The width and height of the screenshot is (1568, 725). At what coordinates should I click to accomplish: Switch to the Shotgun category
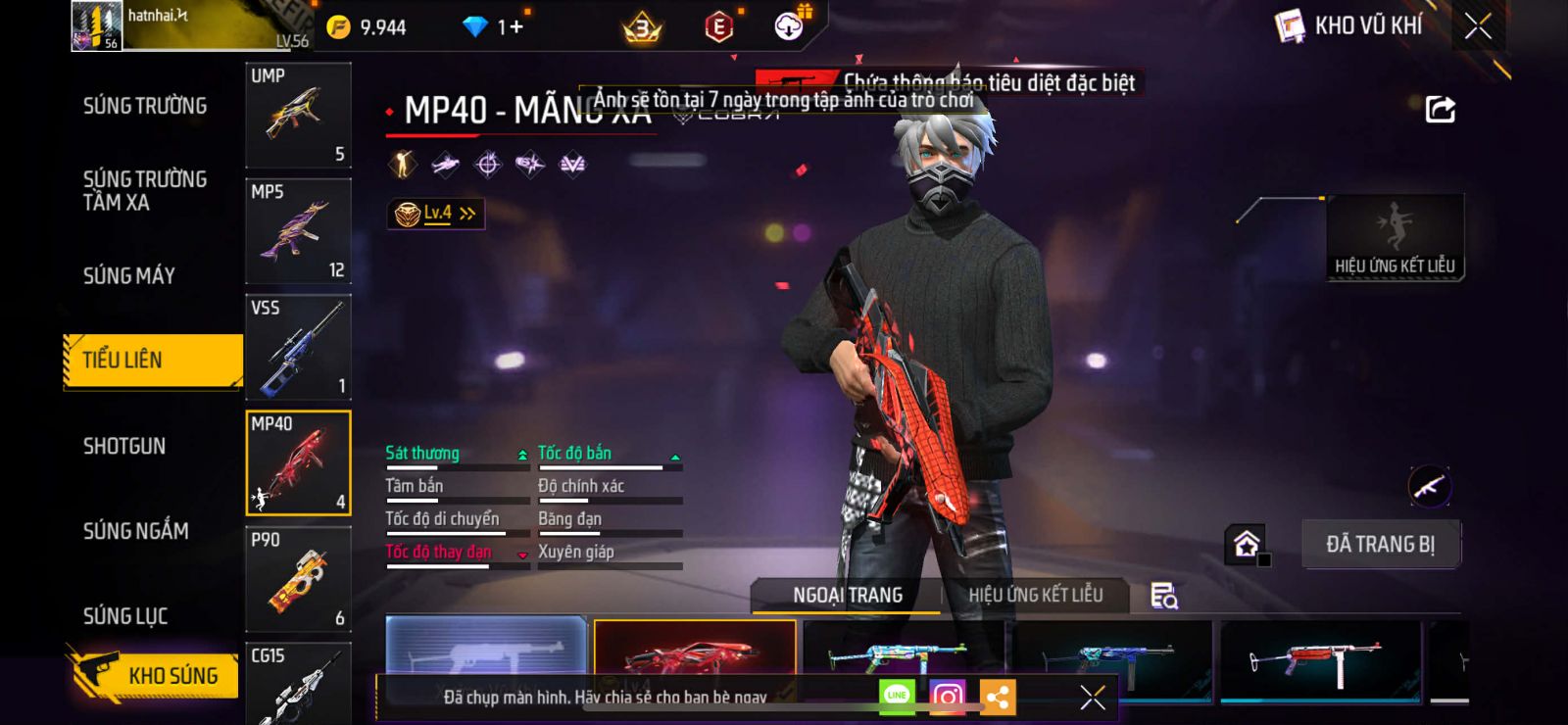point(124,447)
